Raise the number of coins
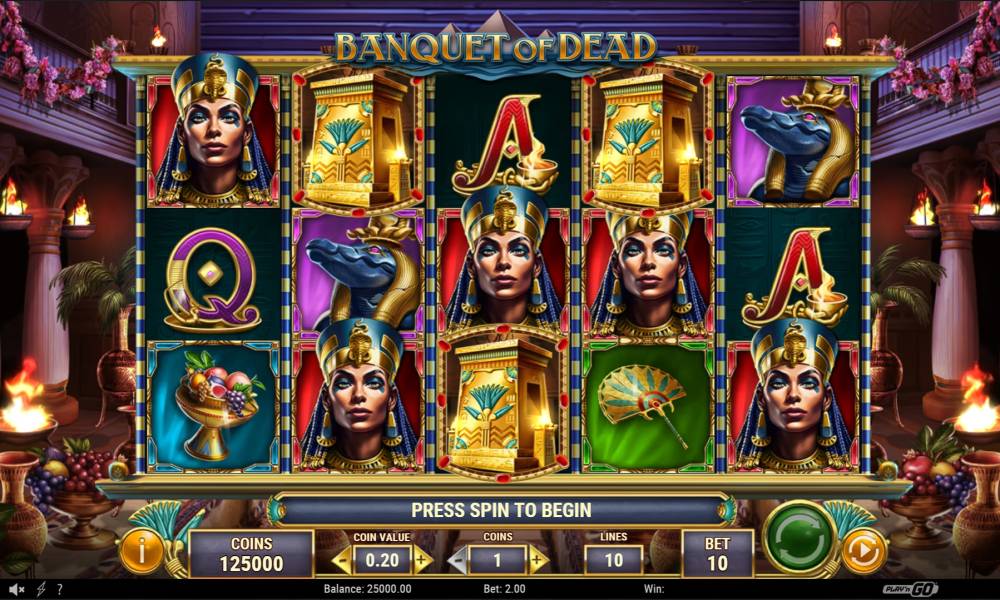The image size is (1000, 600). [x=538, y=560]
